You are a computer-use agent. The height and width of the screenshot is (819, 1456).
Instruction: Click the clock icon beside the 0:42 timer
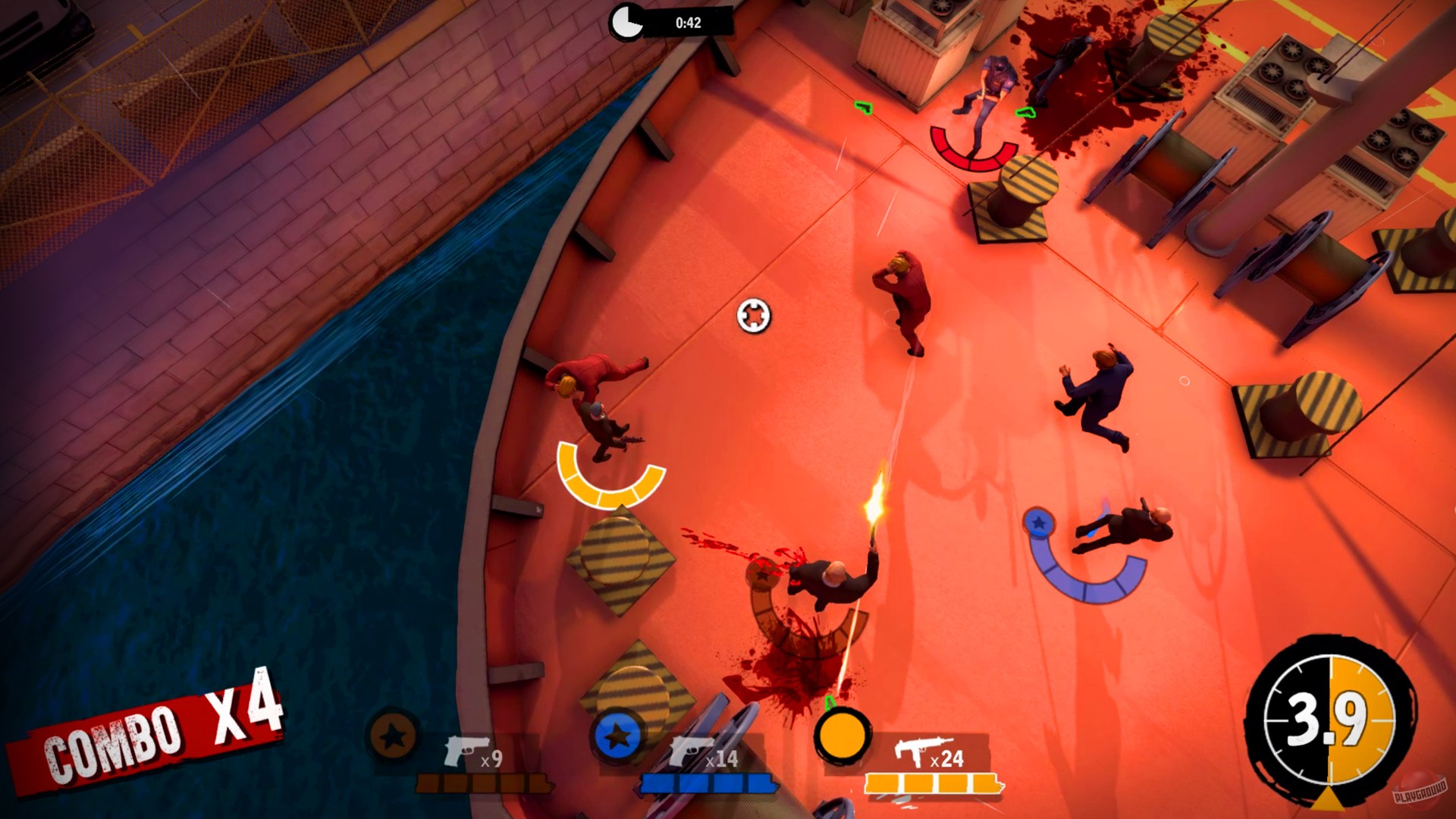(x=627, y=21)
